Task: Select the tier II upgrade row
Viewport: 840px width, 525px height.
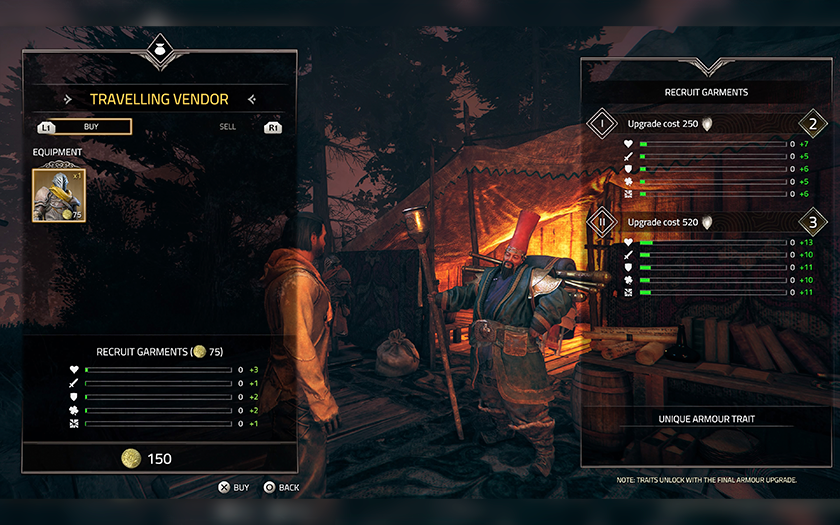Action: pyautogui.click(x=707, y=222)
